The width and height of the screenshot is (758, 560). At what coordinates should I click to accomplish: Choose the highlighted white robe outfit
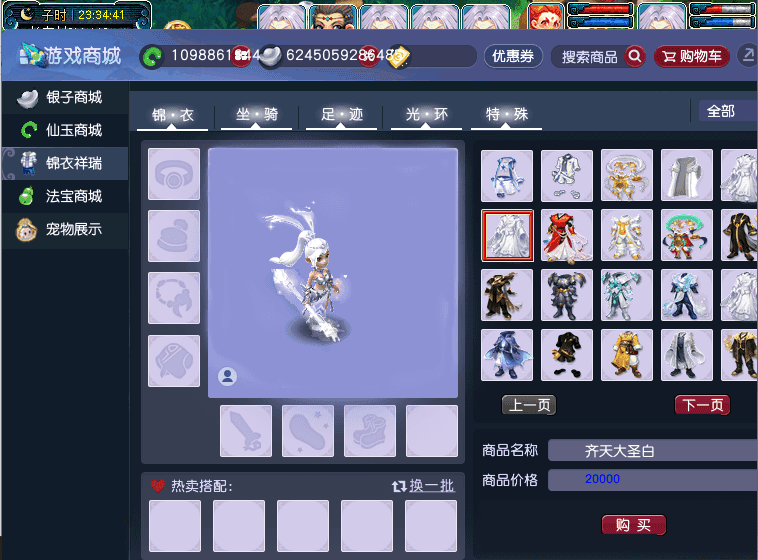pos(507,235)
